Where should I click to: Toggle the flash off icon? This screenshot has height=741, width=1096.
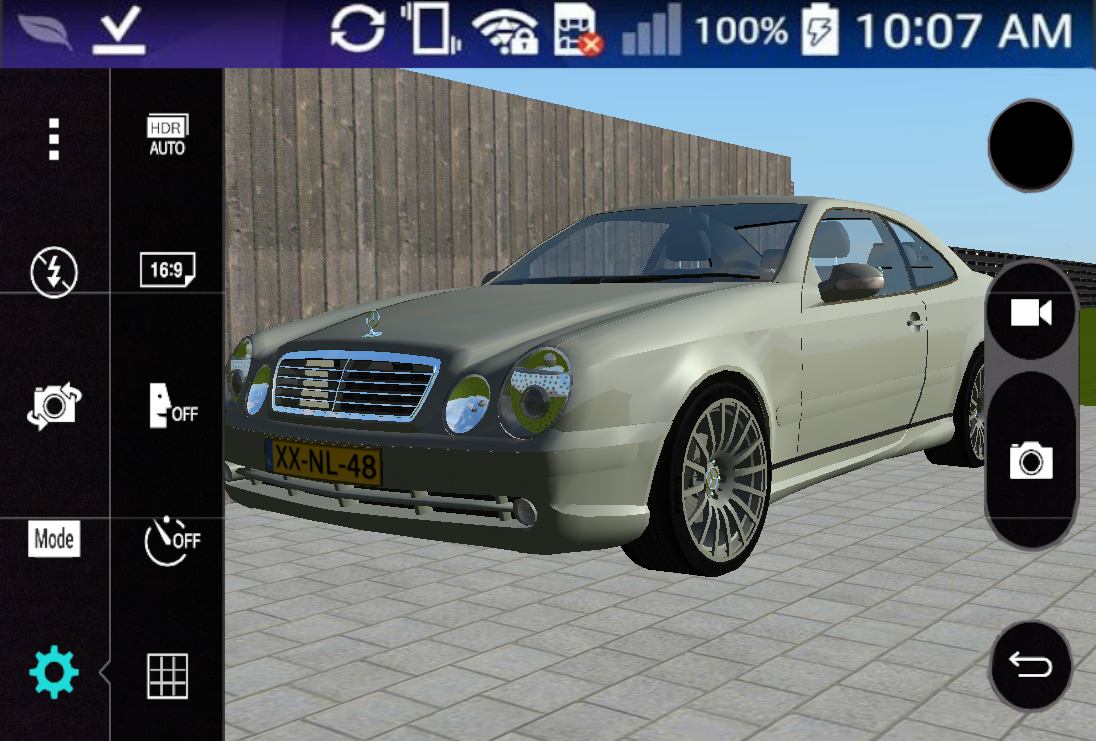coord(54,270)
